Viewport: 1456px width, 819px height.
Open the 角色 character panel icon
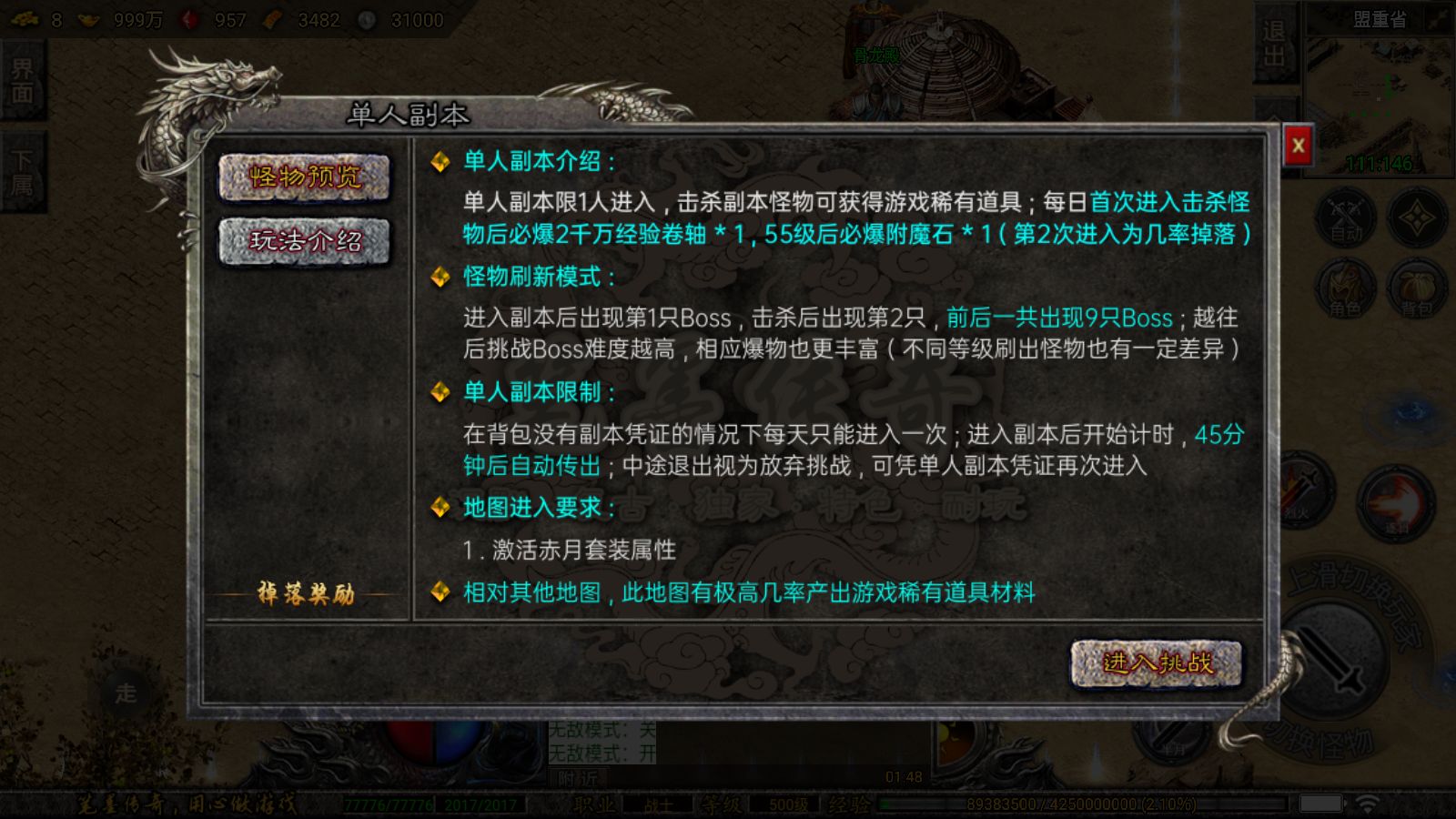[1345, 287]
